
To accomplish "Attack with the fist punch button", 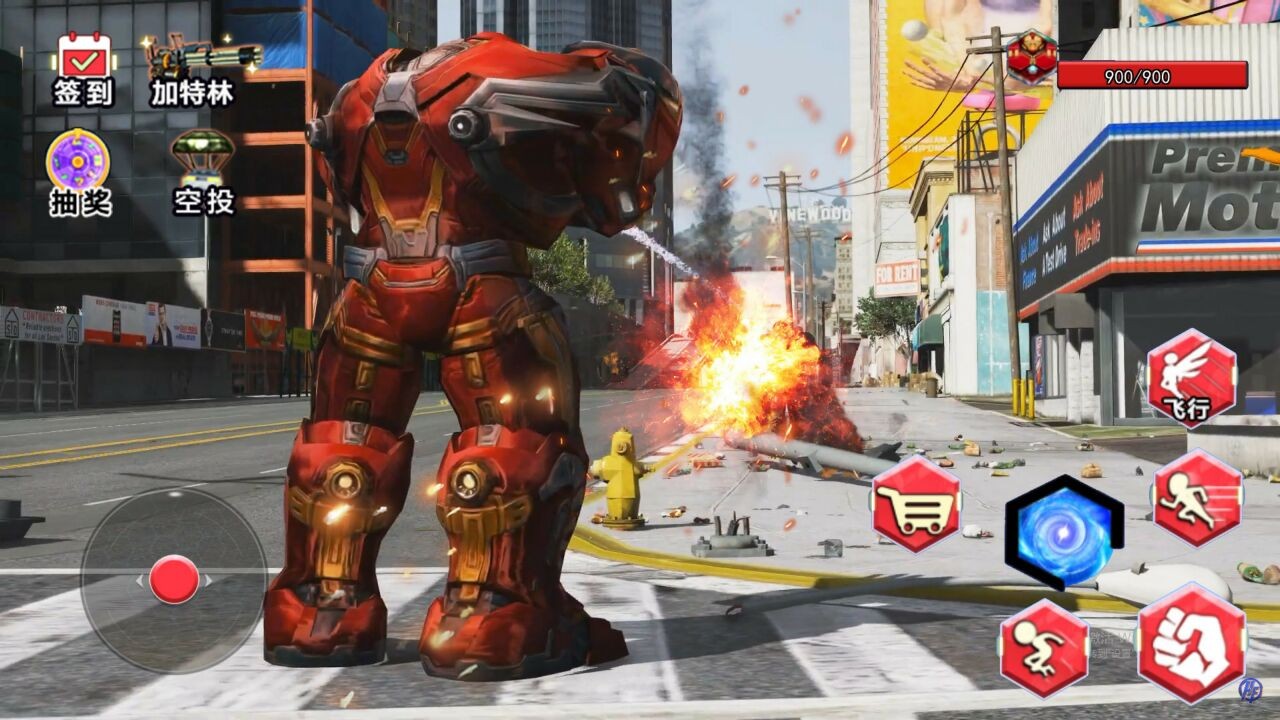I will pos(1191,643).
